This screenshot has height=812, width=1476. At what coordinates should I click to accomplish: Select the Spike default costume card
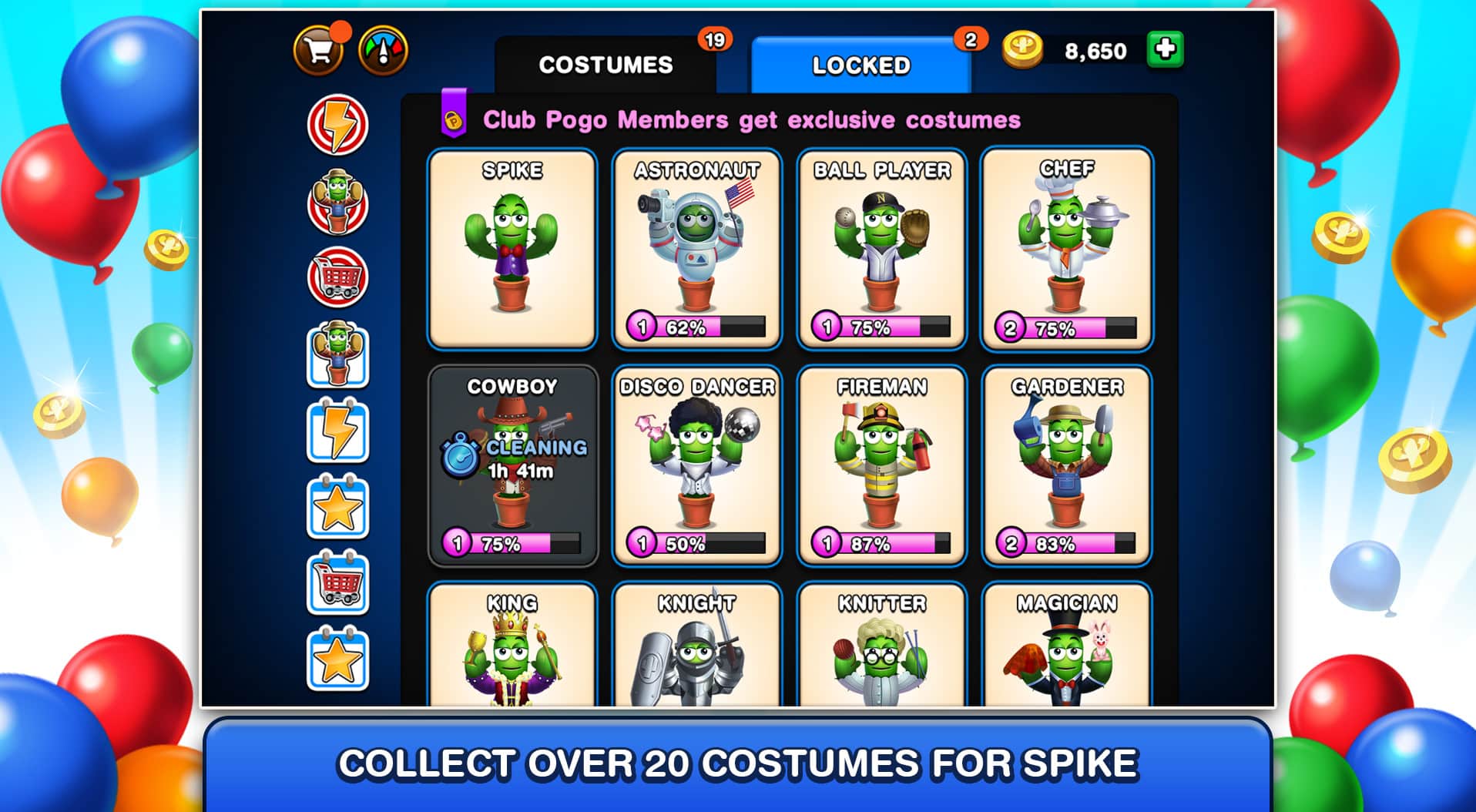[512, 248]
